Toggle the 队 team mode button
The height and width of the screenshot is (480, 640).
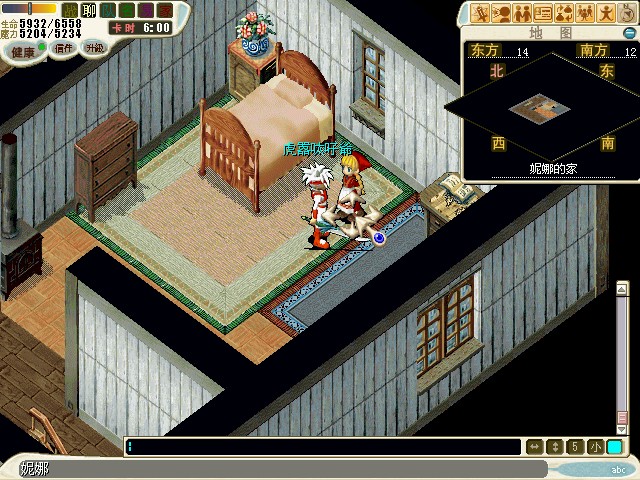coord(107,10)
